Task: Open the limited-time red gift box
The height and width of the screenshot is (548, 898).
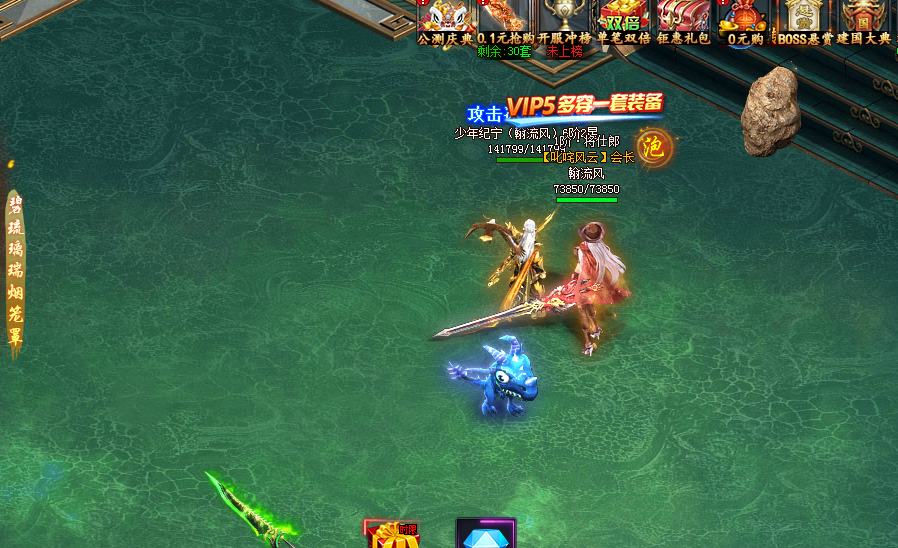Action: coord(392,536)
